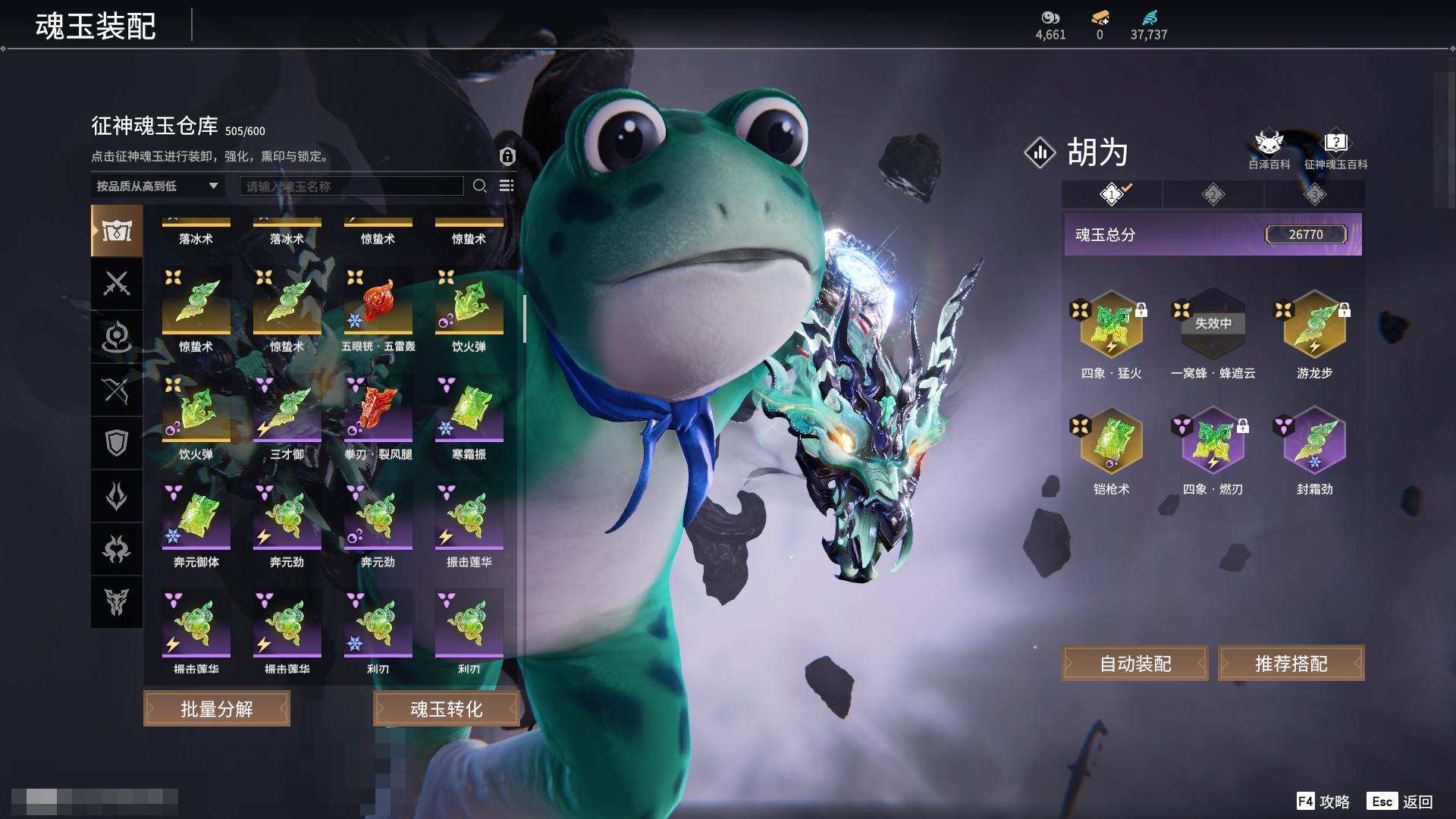Screen dimensions: 1456x819
Task: Open the quality sort dropdown
Action: click(157, 186)
